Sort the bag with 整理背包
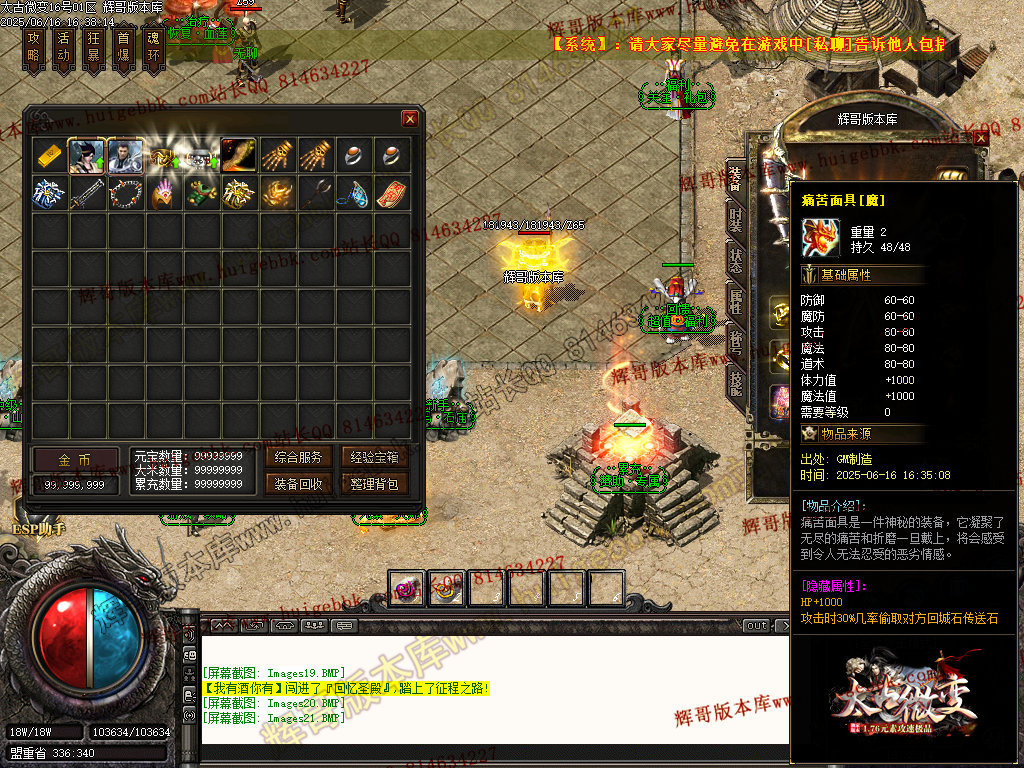Viewport: 1024px width, 768px height. tap(375, 484)
